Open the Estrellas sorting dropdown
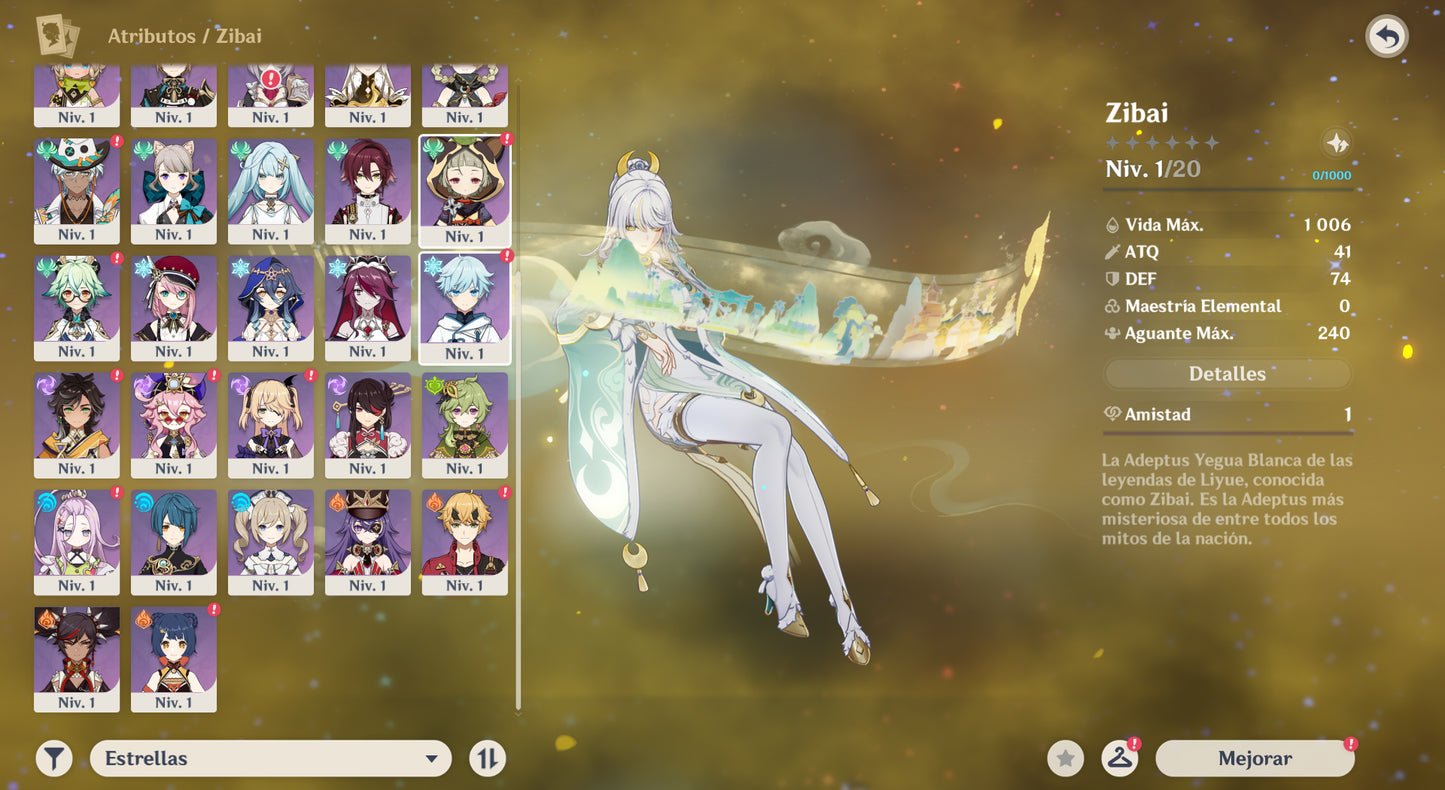 [270, 758]
